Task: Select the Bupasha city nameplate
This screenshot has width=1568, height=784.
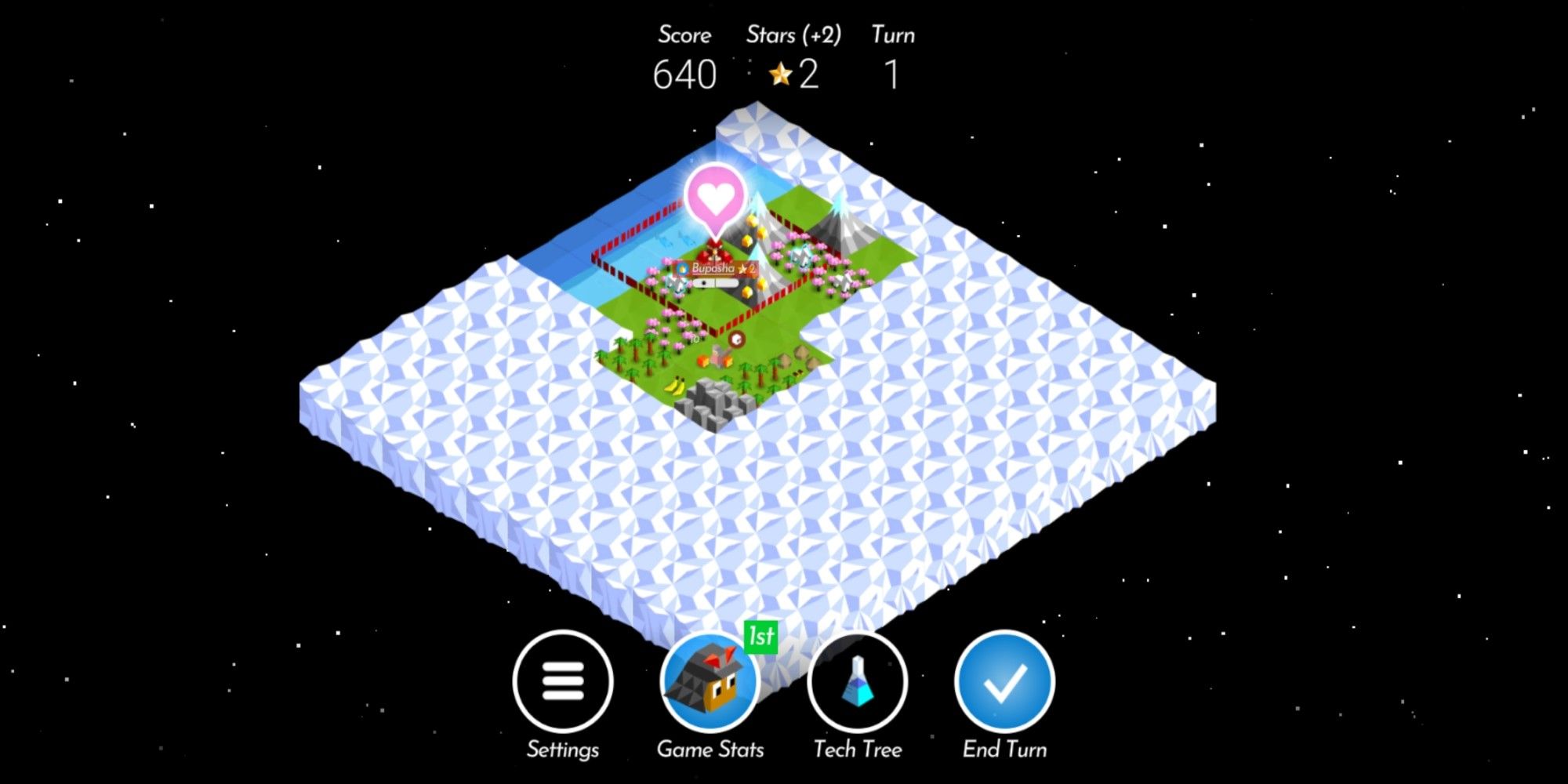Action: point(712,268)
